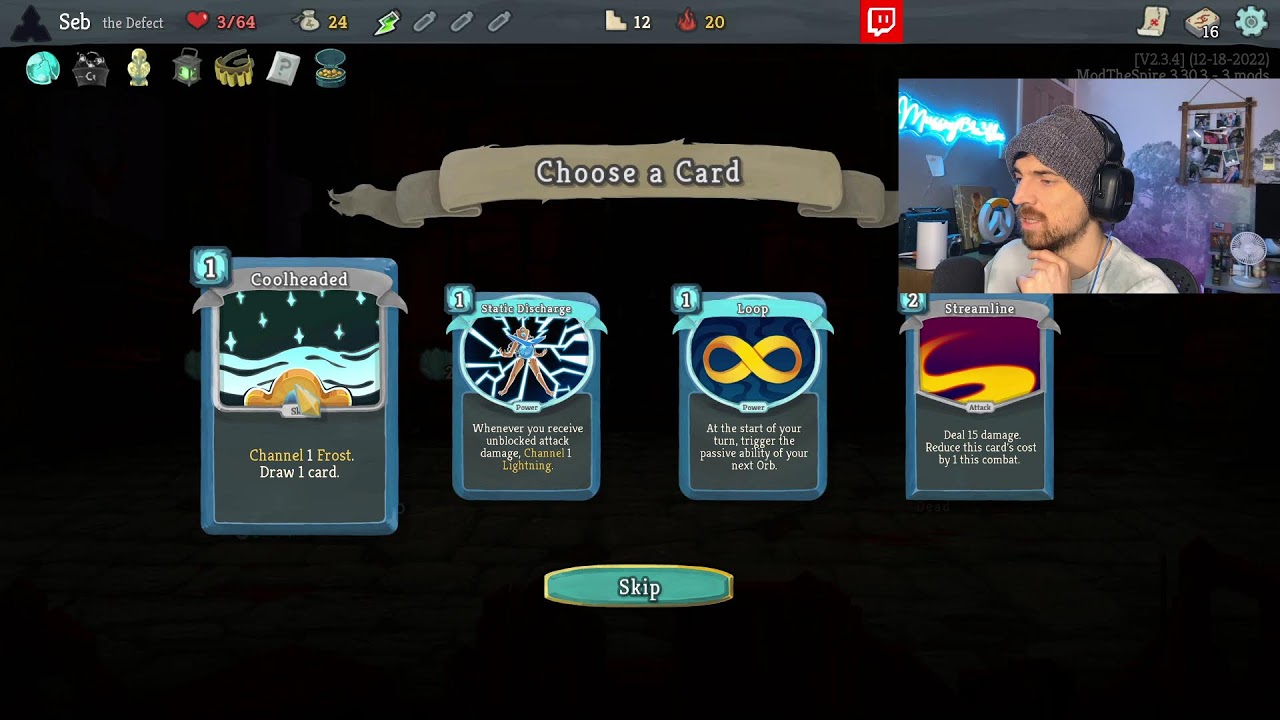
Task: Inspect the dark cauldron relic
Action: click(91, 69)
